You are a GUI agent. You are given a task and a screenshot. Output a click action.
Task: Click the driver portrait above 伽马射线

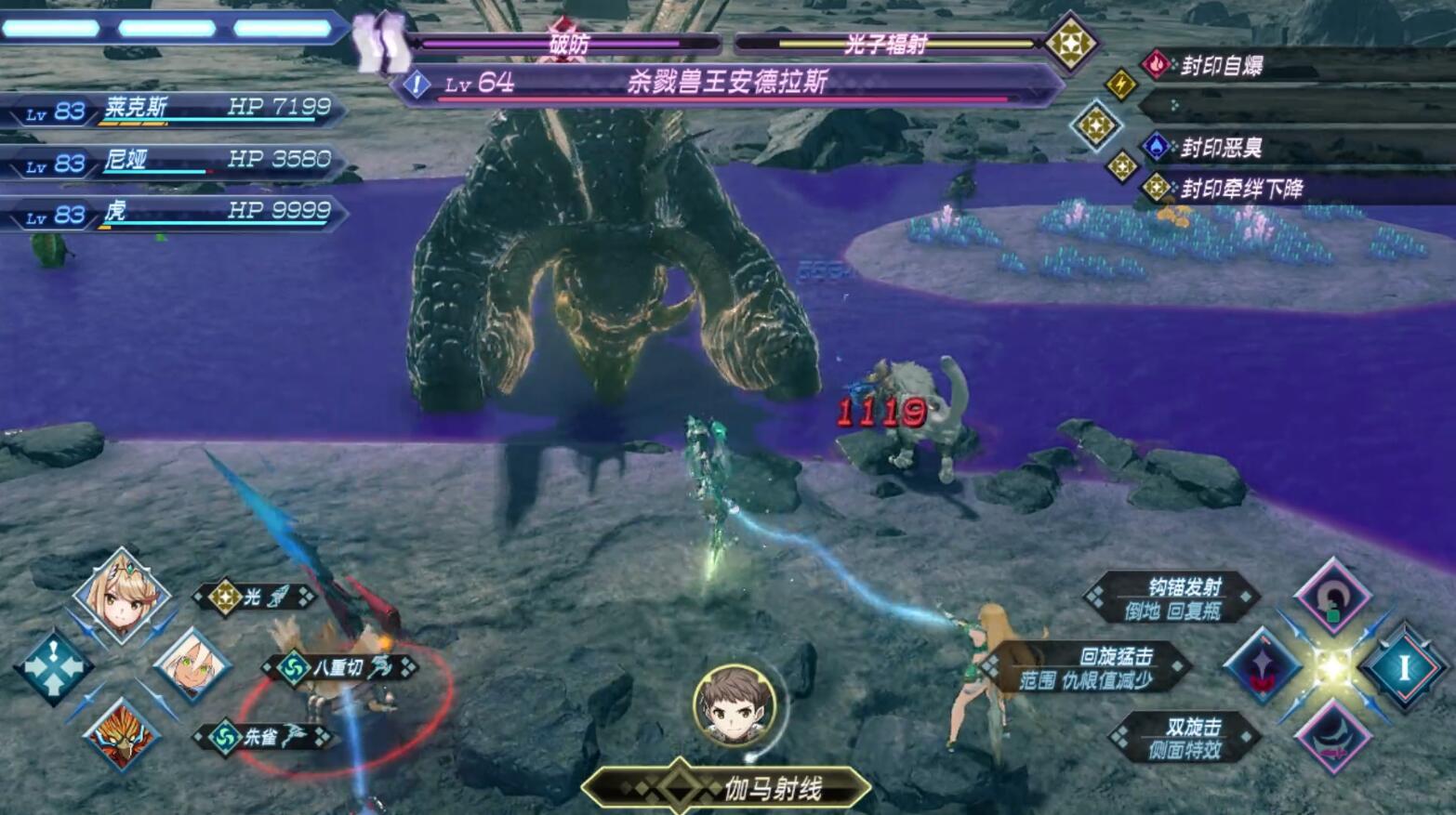click(x=735, y=705)
